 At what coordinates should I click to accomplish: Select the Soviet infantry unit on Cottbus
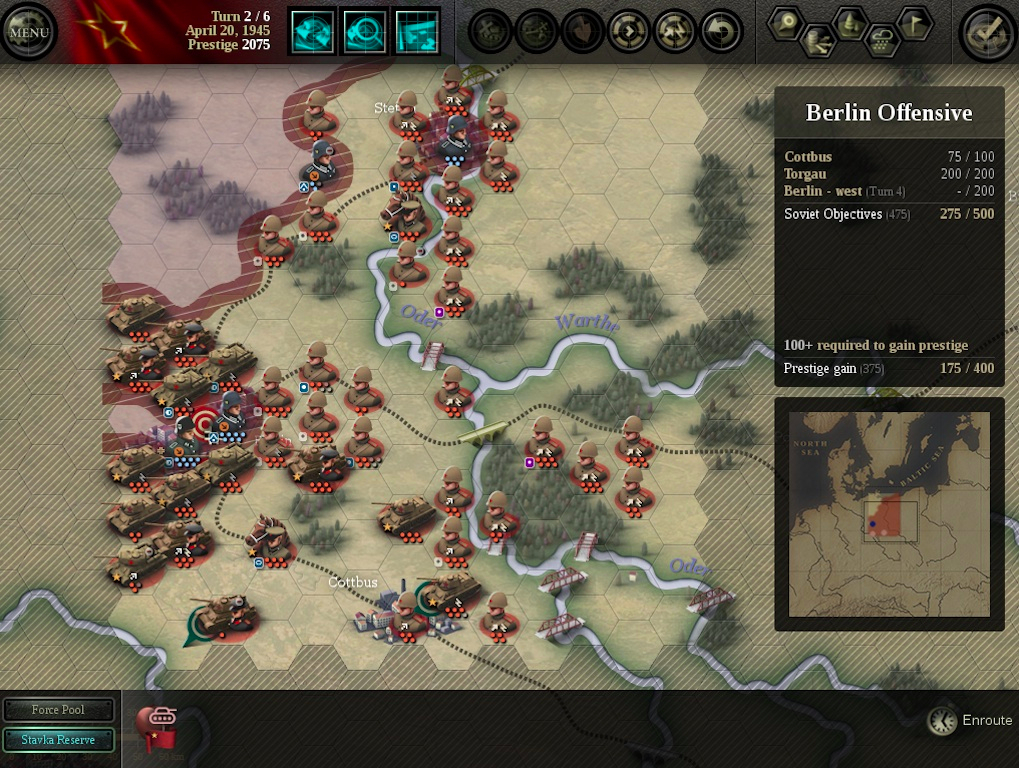point(406,614)
